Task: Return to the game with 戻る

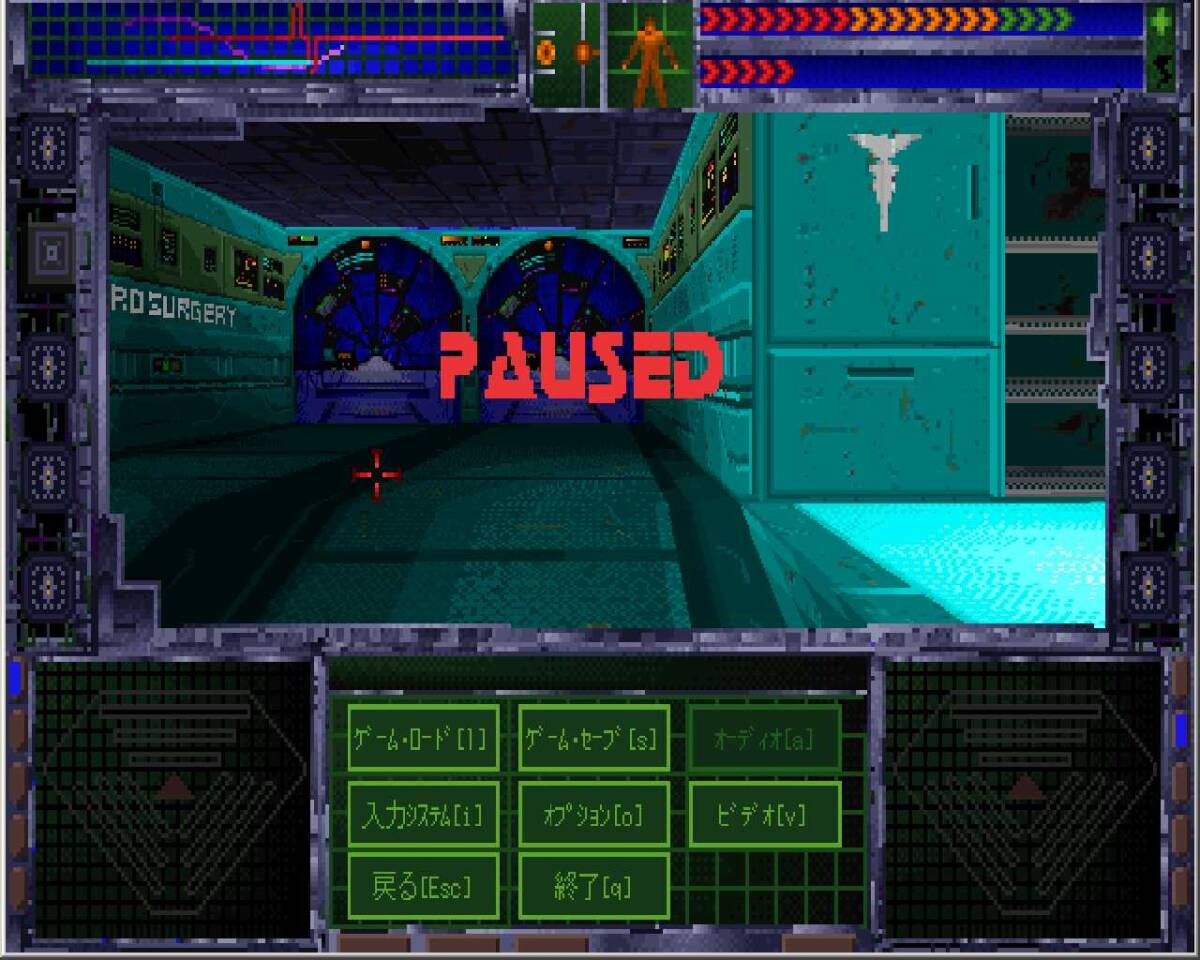Action: [x=423, y=886]
